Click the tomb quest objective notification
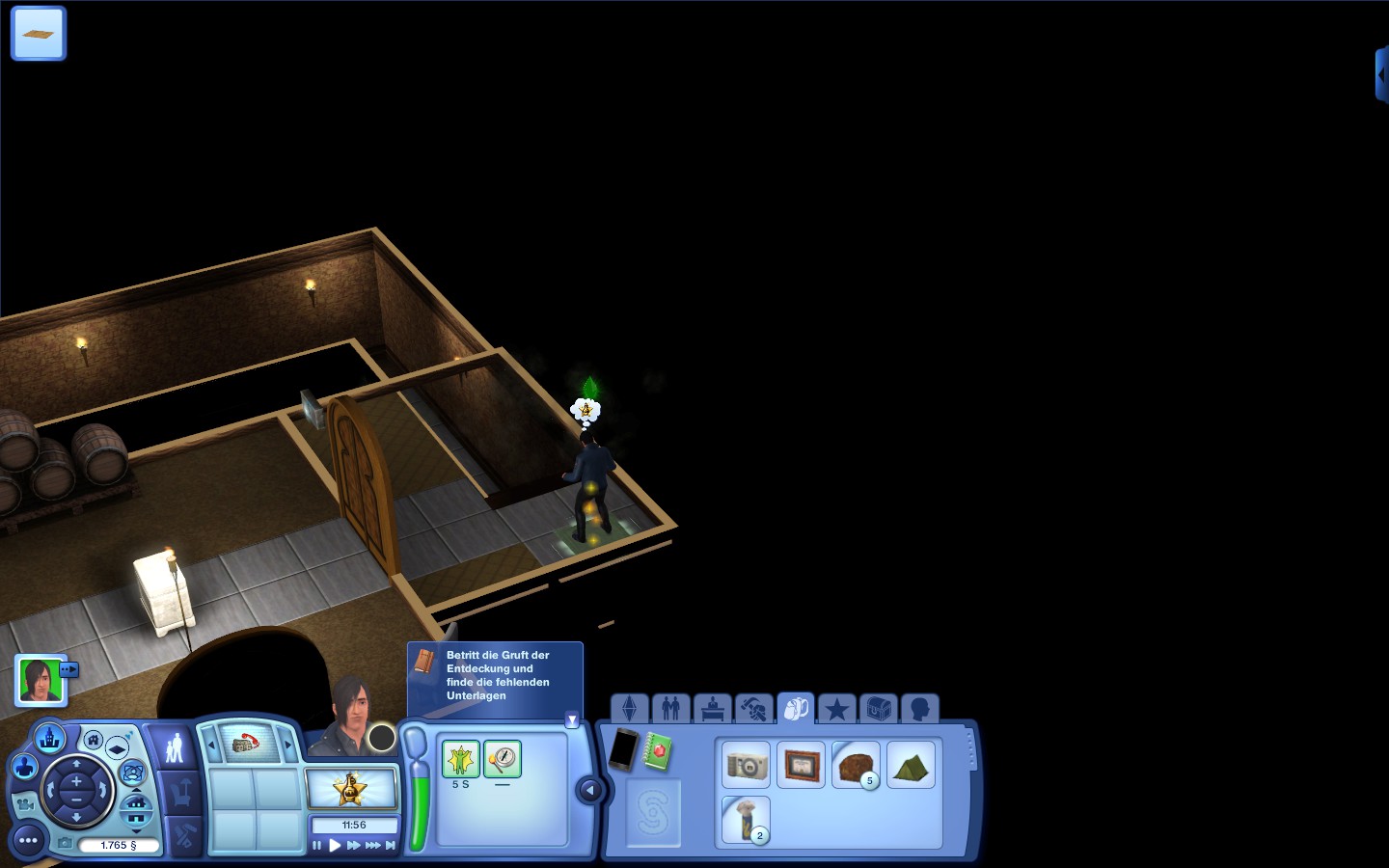Viewport: 1389px width, 868px height. click(x=496, y=675)
